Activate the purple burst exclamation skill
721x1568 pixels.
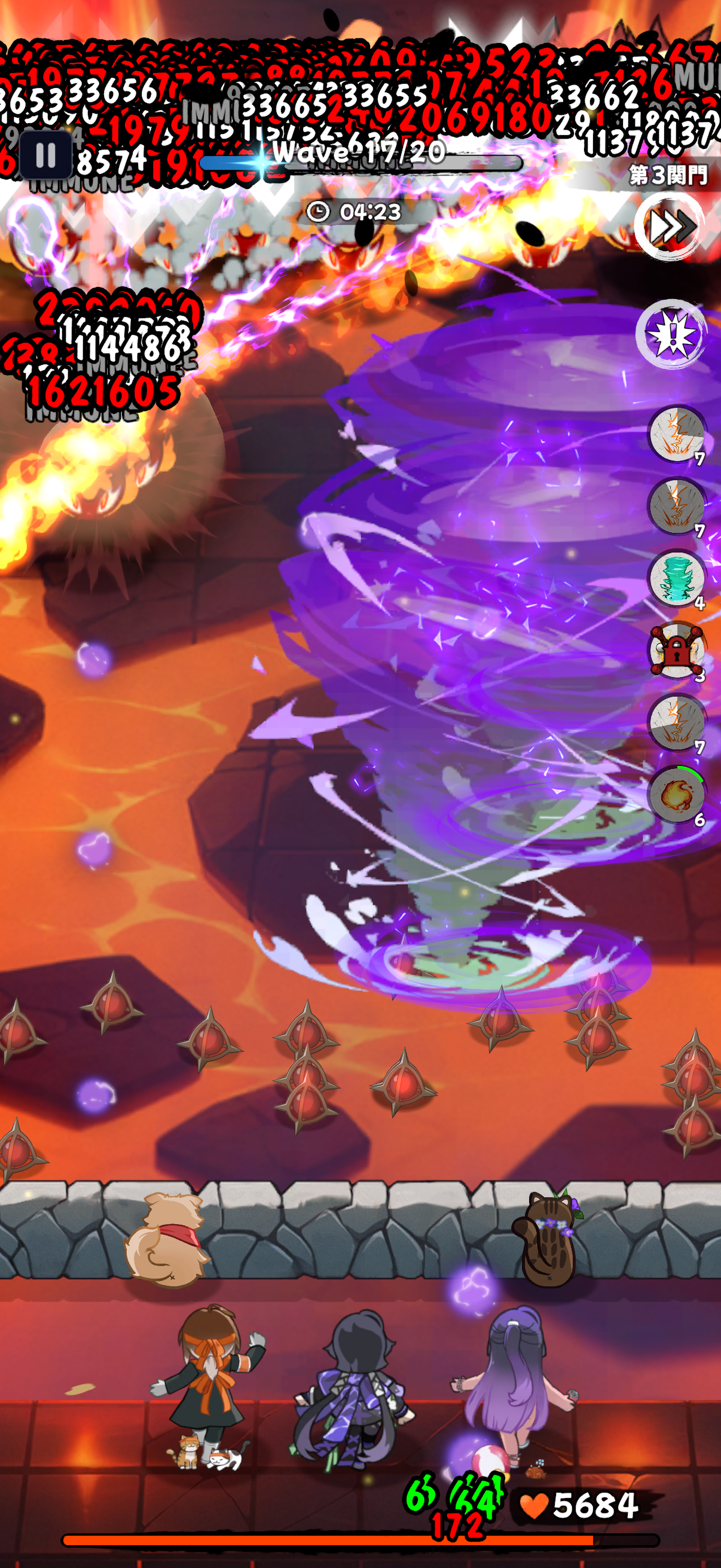tap(672, 334)
